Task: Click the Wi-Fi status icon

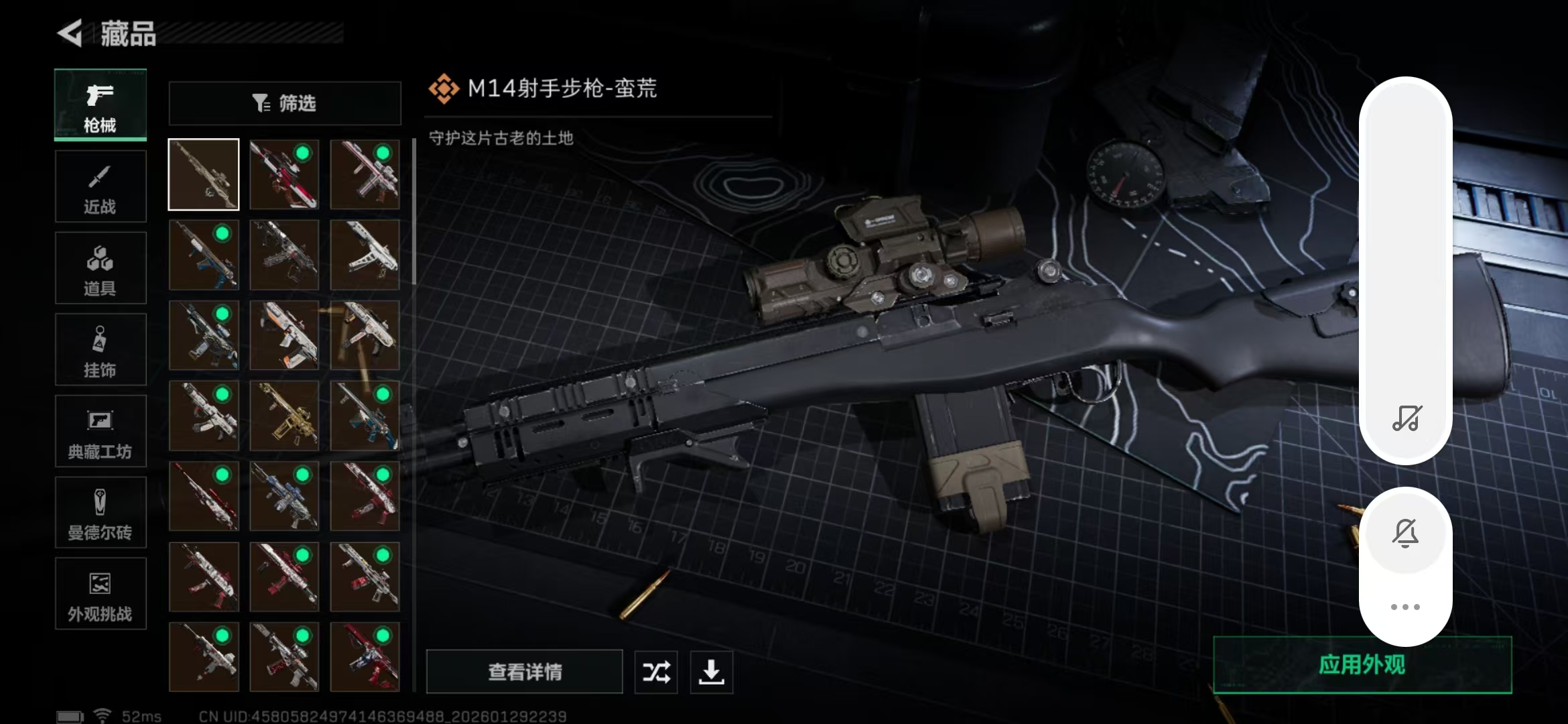Action: 101,715
